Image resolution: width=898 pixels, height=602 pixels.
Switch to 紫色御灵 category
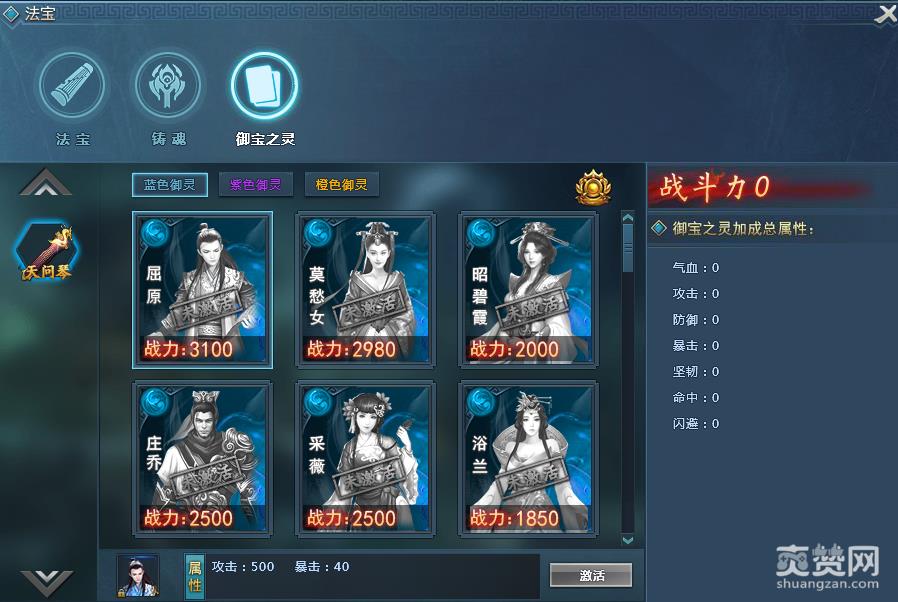click(x=255, y=185)
